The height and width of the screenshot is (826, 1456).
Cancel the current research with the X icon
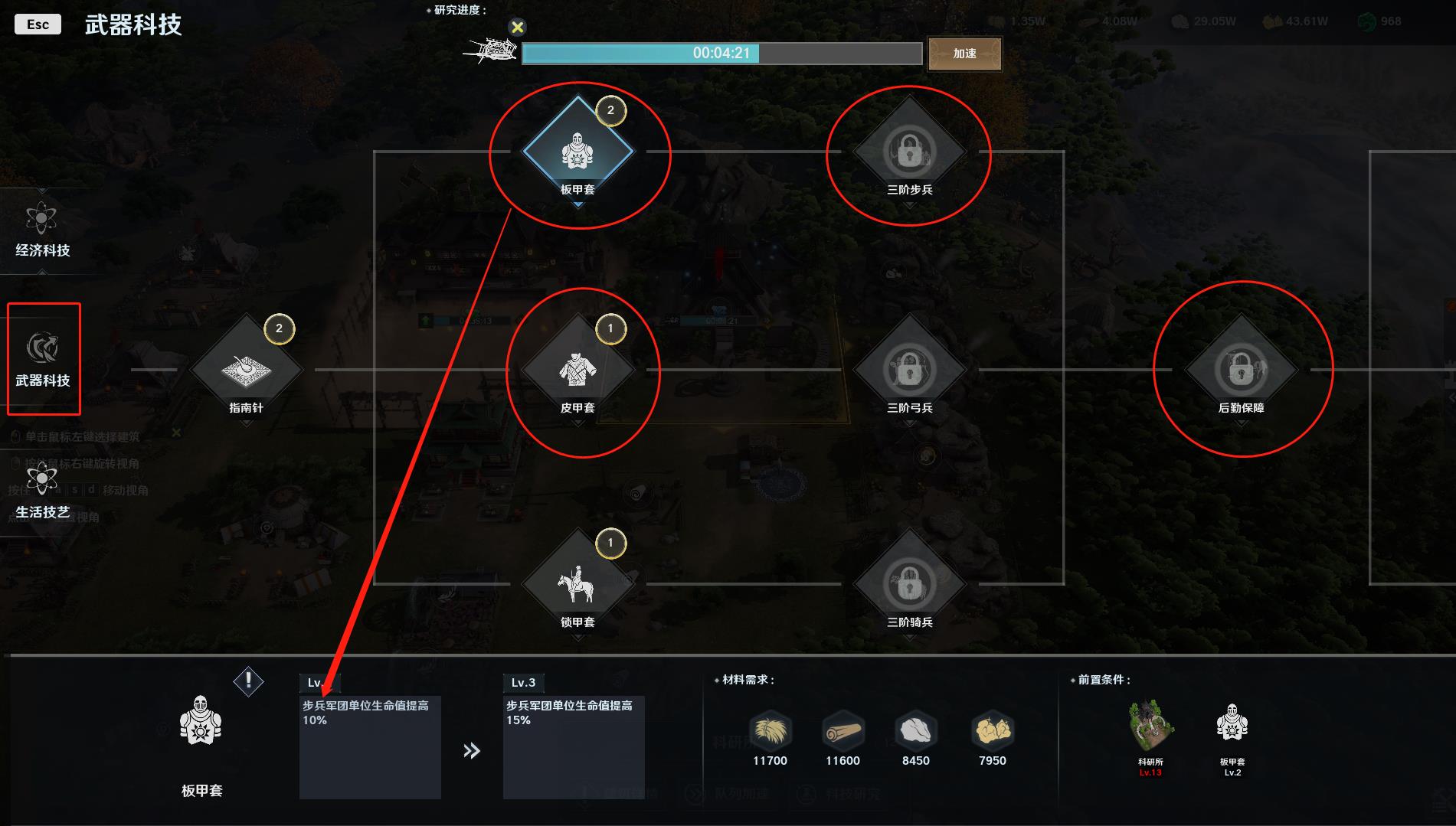[x=518, y=28]
